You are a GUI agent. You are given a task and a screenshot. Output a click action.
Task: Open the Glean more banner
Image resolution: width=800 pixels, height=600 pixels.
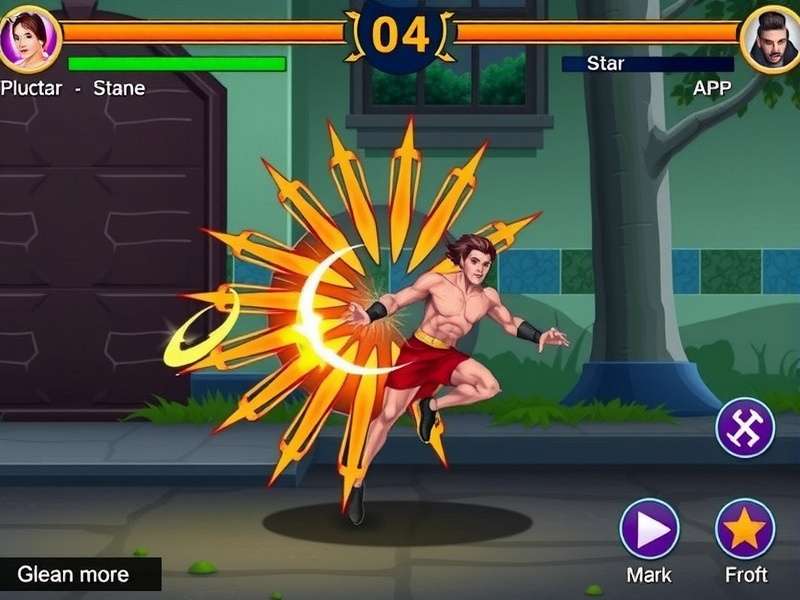point(80,574)
